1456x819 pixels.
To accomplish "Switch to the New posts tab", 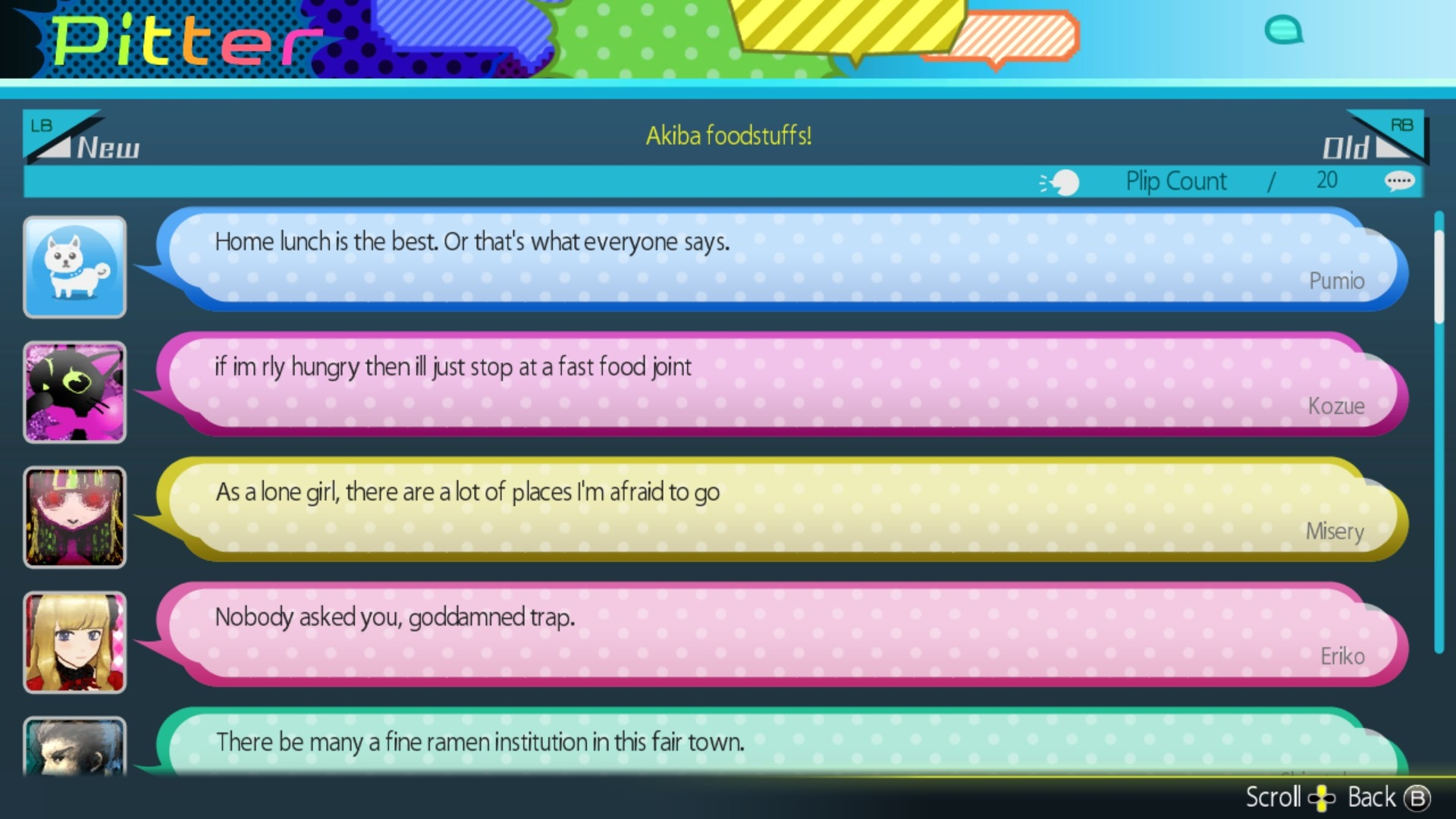I will [x=83, y=139].
